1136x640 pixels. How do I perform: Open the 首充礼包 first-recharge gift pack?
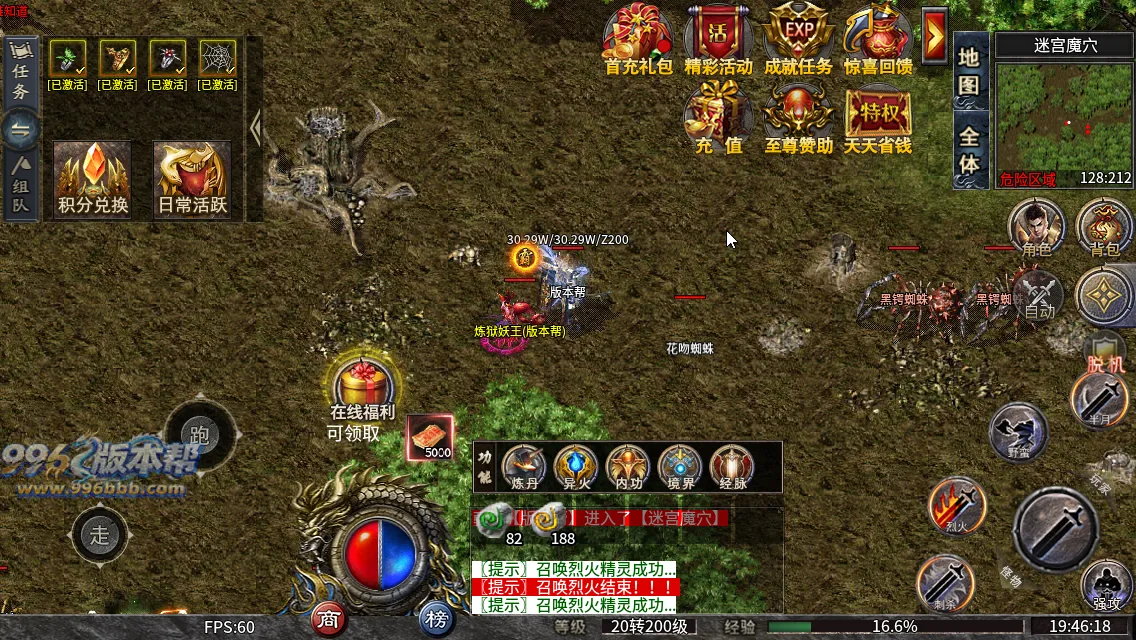(638, 38)
